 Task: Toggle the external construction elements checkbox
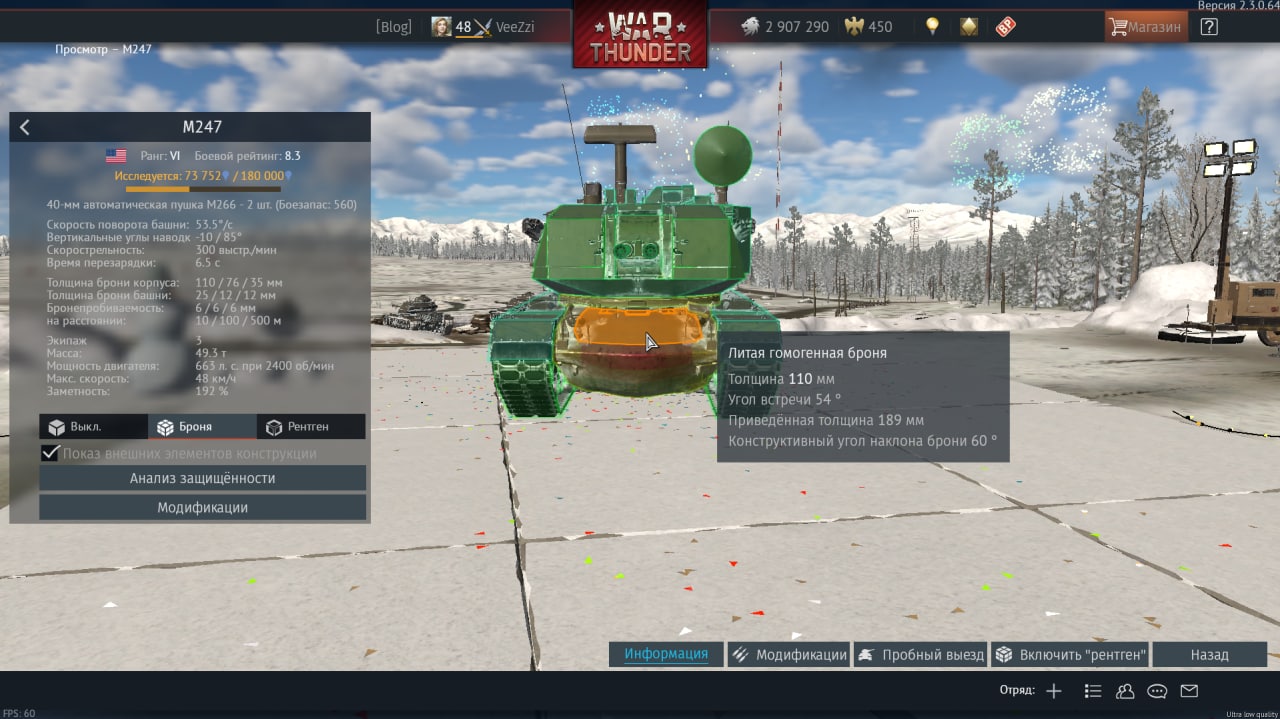tap(50, 454)
